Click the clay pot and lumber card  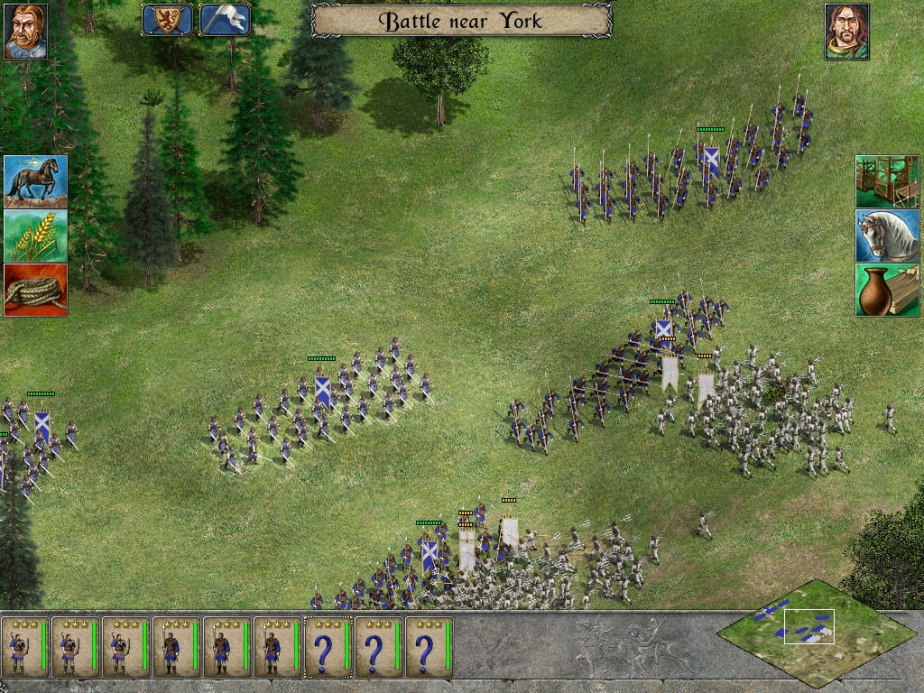pos(887,290)
